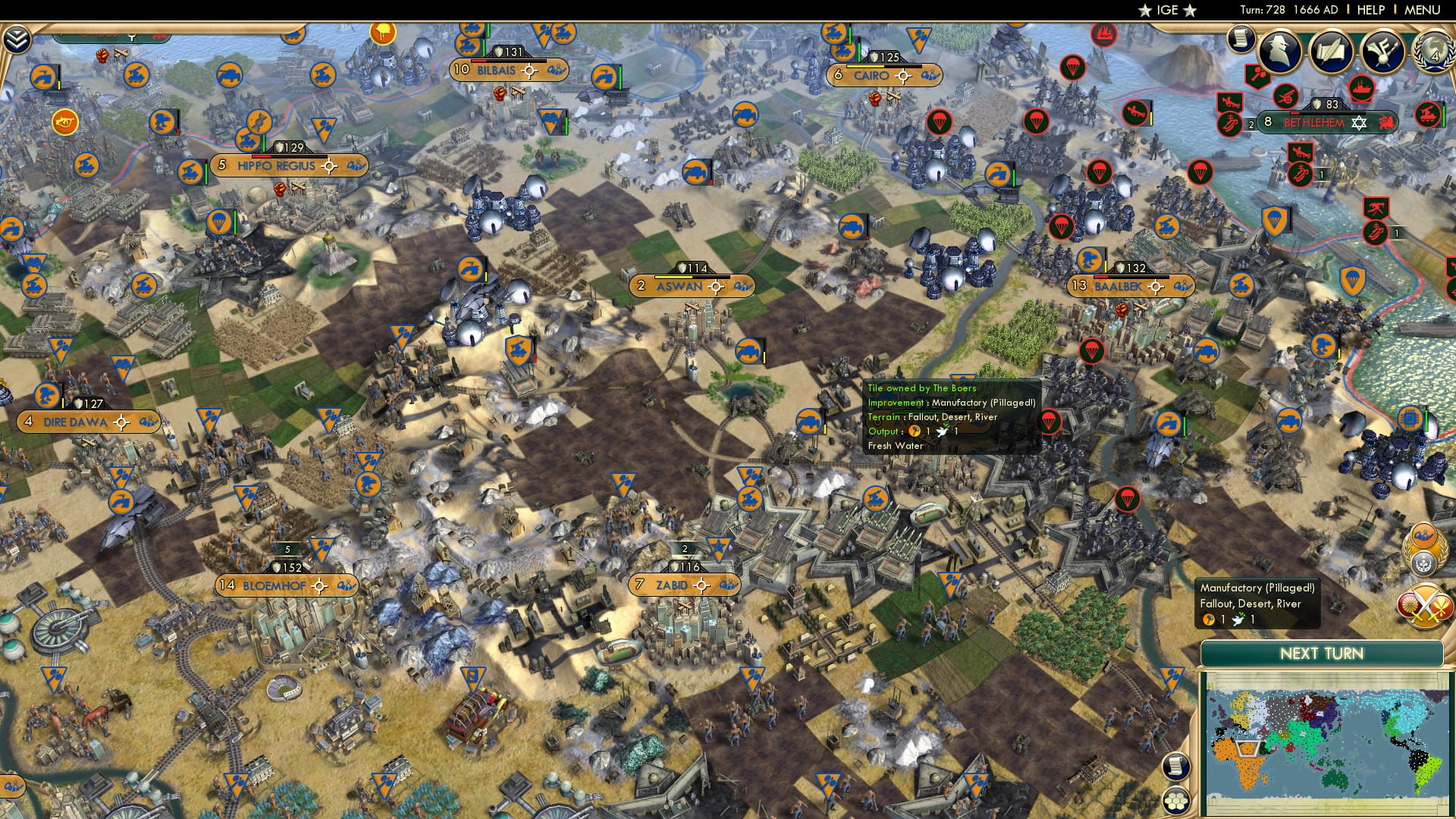Viewport: 1456px width, 819px height.
Task: Click the IGE label in the top bar
Action: (x=1167, y=10)
